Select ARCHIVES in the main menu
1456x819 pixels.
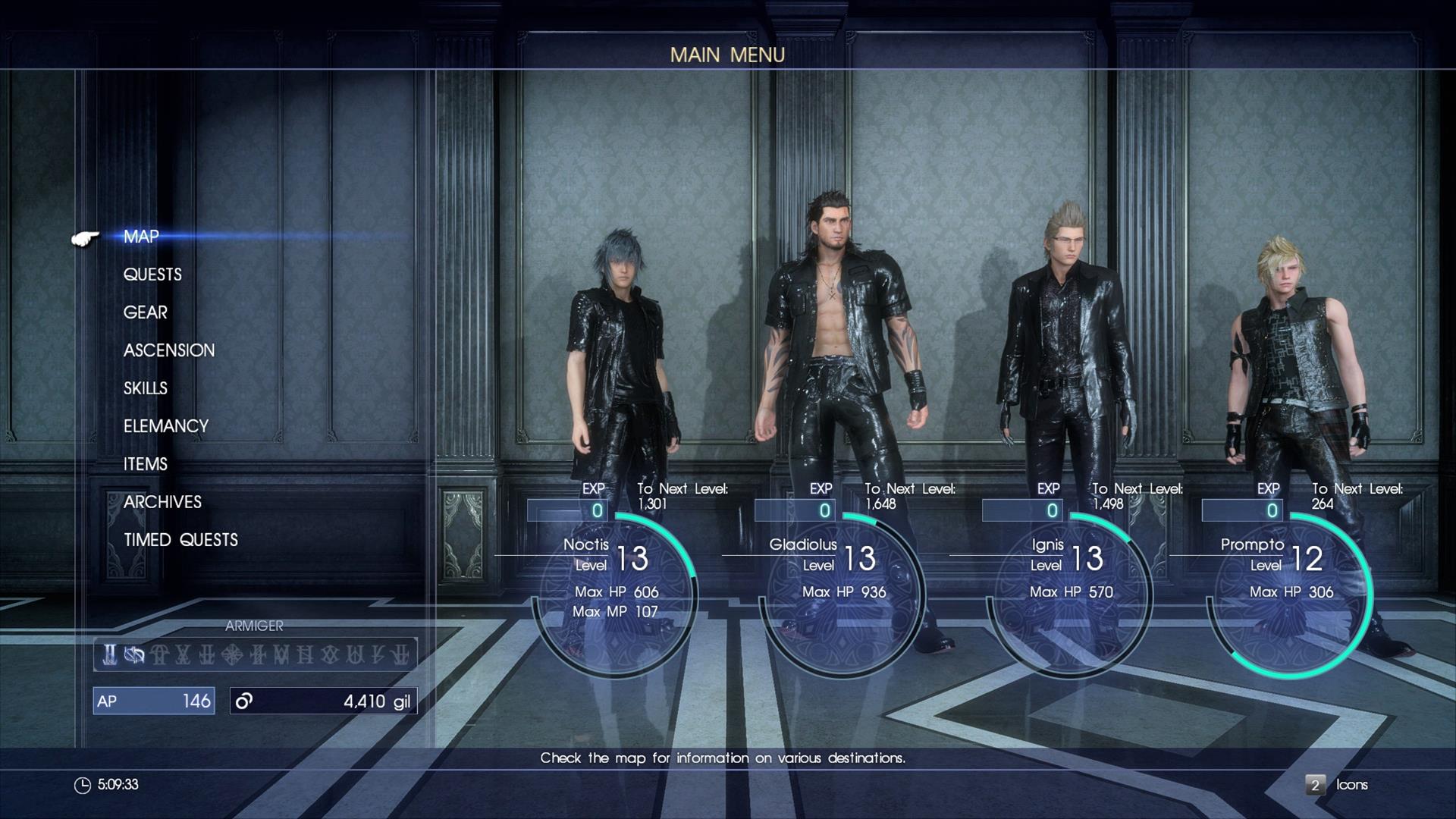(162, 501)
